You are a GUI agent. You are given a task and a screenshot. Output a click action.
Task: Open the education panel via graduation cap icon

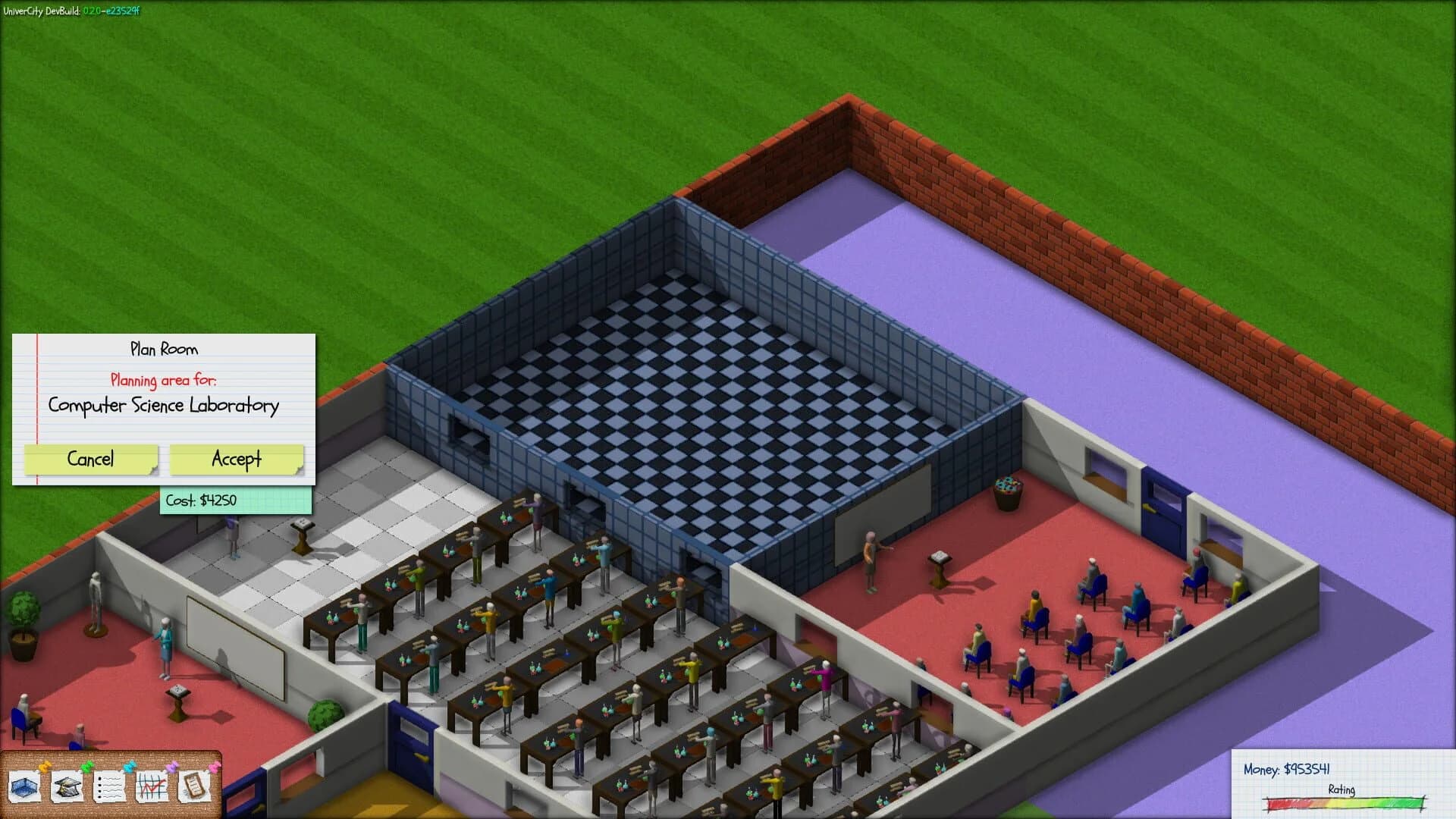click(x=67, y=786)
